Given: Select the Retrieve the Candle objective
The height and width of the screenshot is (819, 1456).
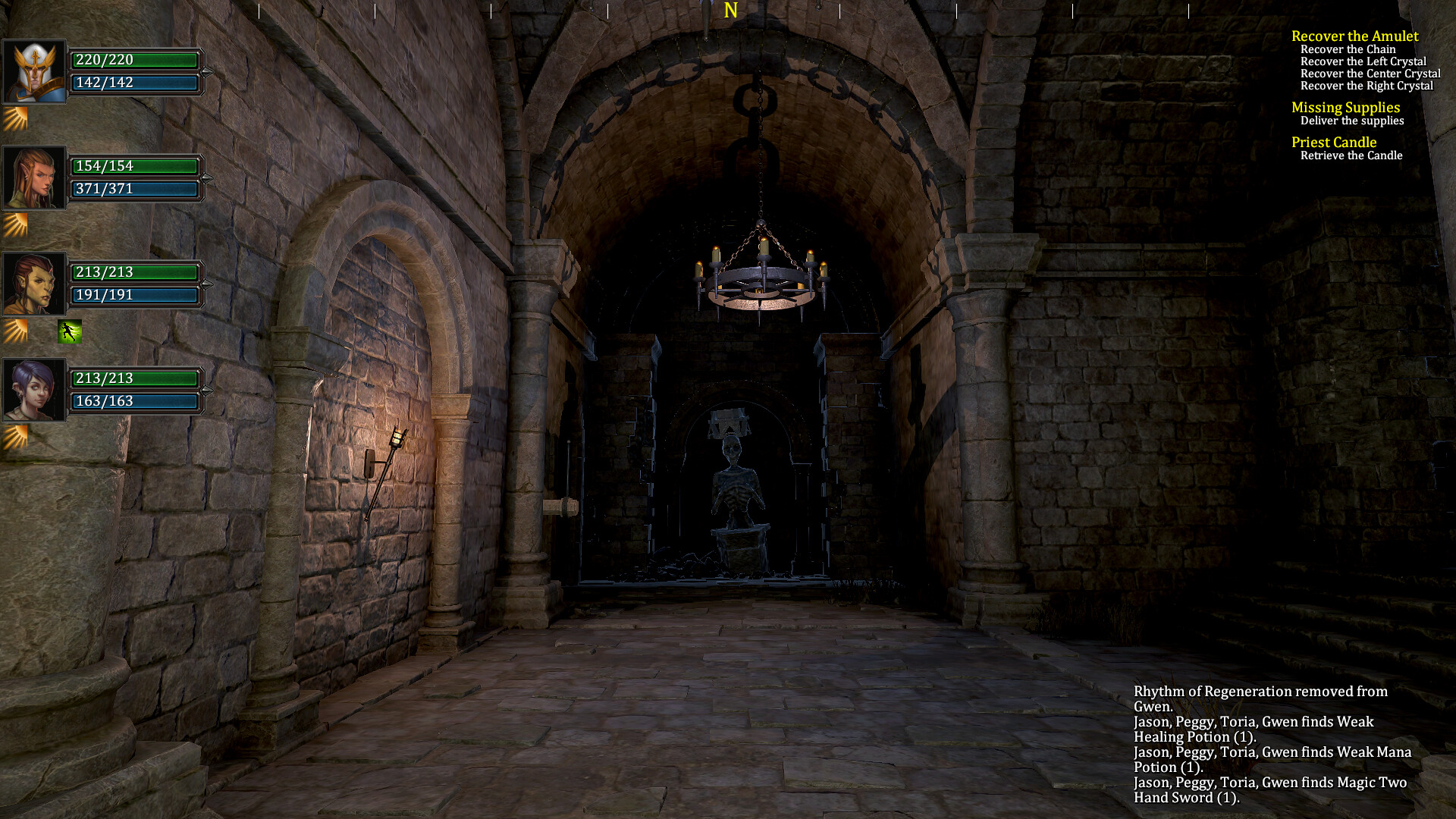Looking at the screenshot, I should (1352, 155).
